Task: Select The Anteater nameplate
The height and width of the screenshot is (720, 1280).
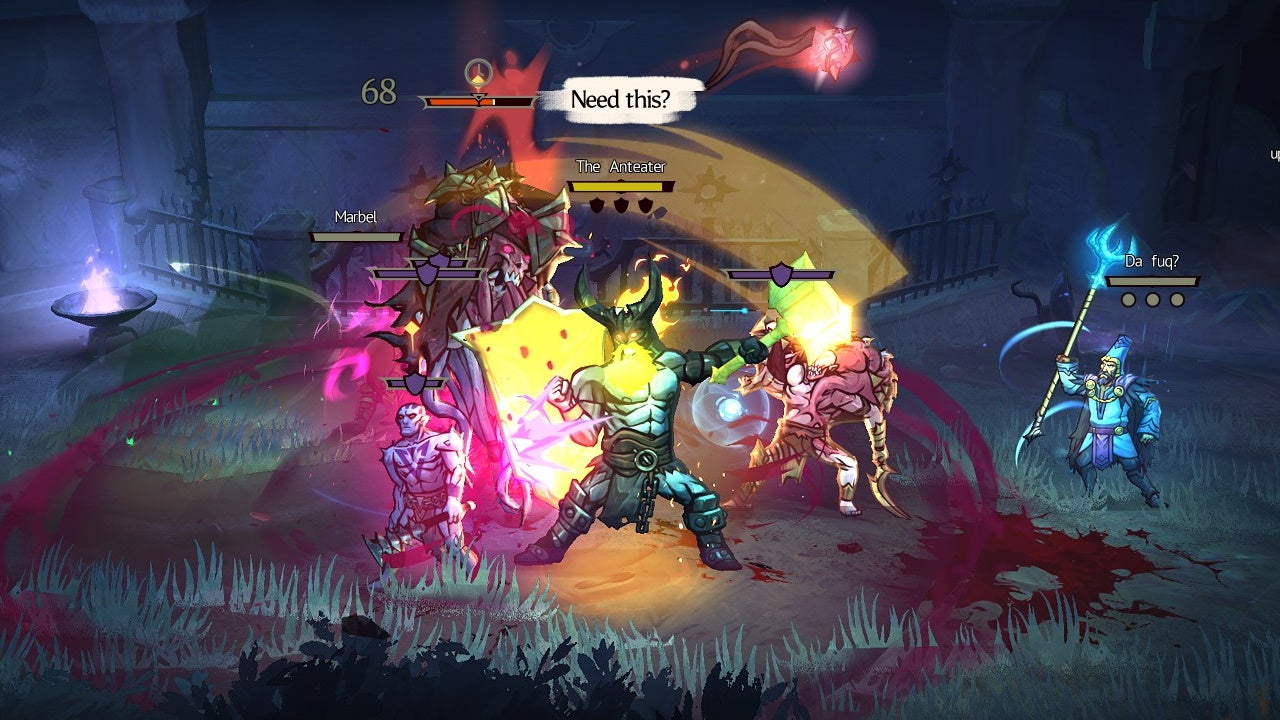Action: [620, 166]
